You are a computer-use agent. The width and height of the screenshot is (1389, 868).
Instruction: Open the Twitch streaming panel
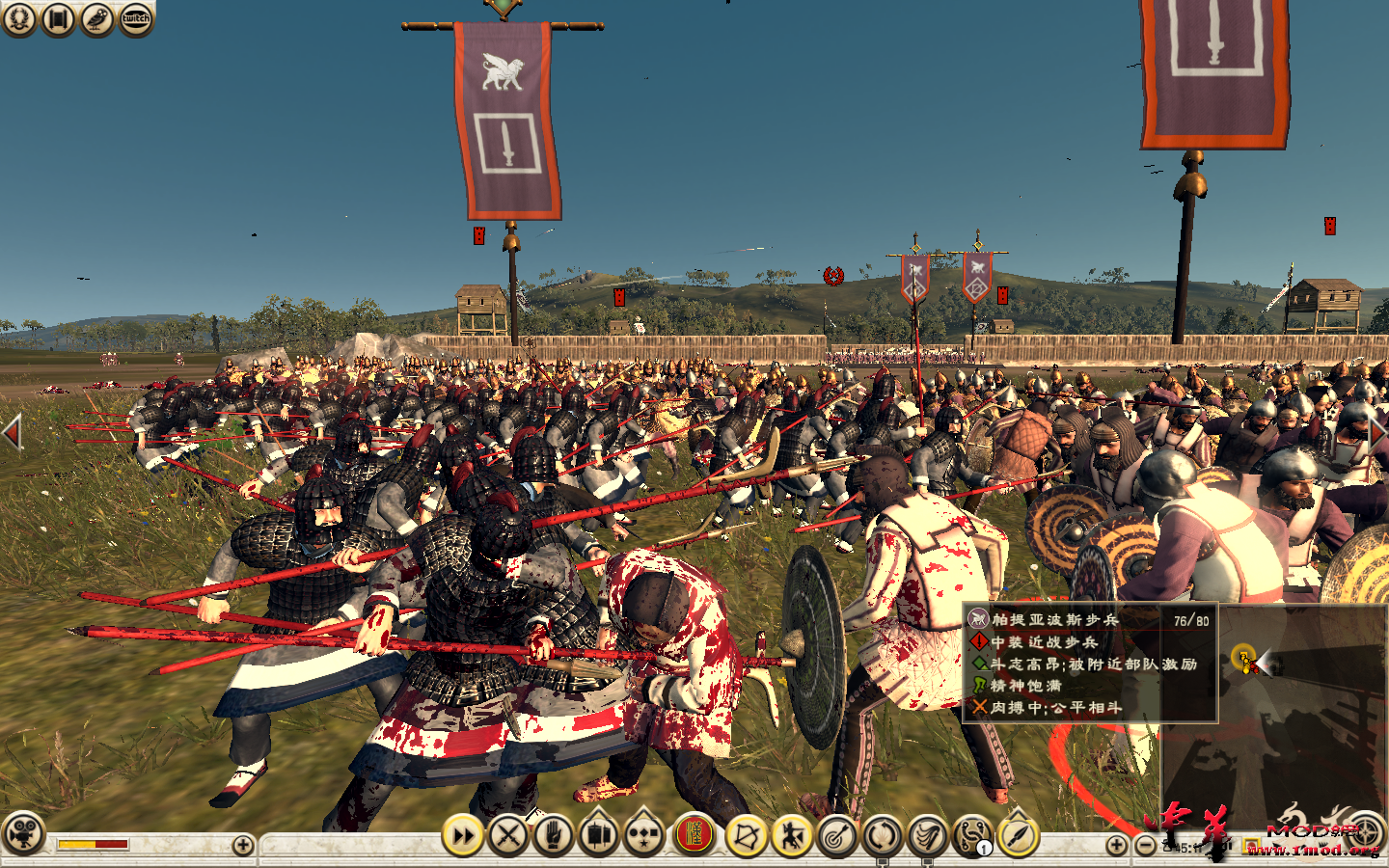tap(135, 17)
